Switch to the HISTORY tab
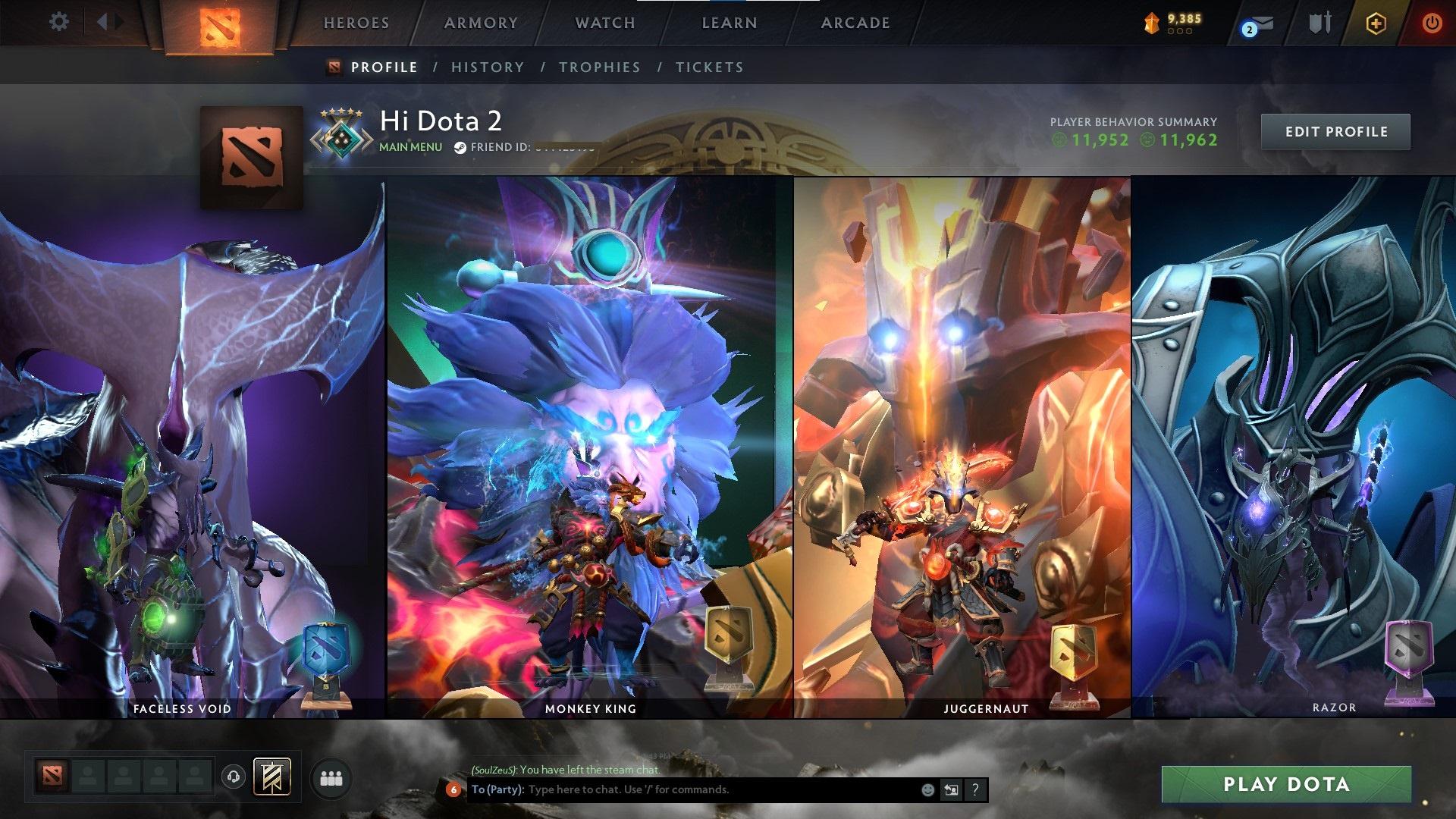This screenshot has height=819, width=1456. 487,67
